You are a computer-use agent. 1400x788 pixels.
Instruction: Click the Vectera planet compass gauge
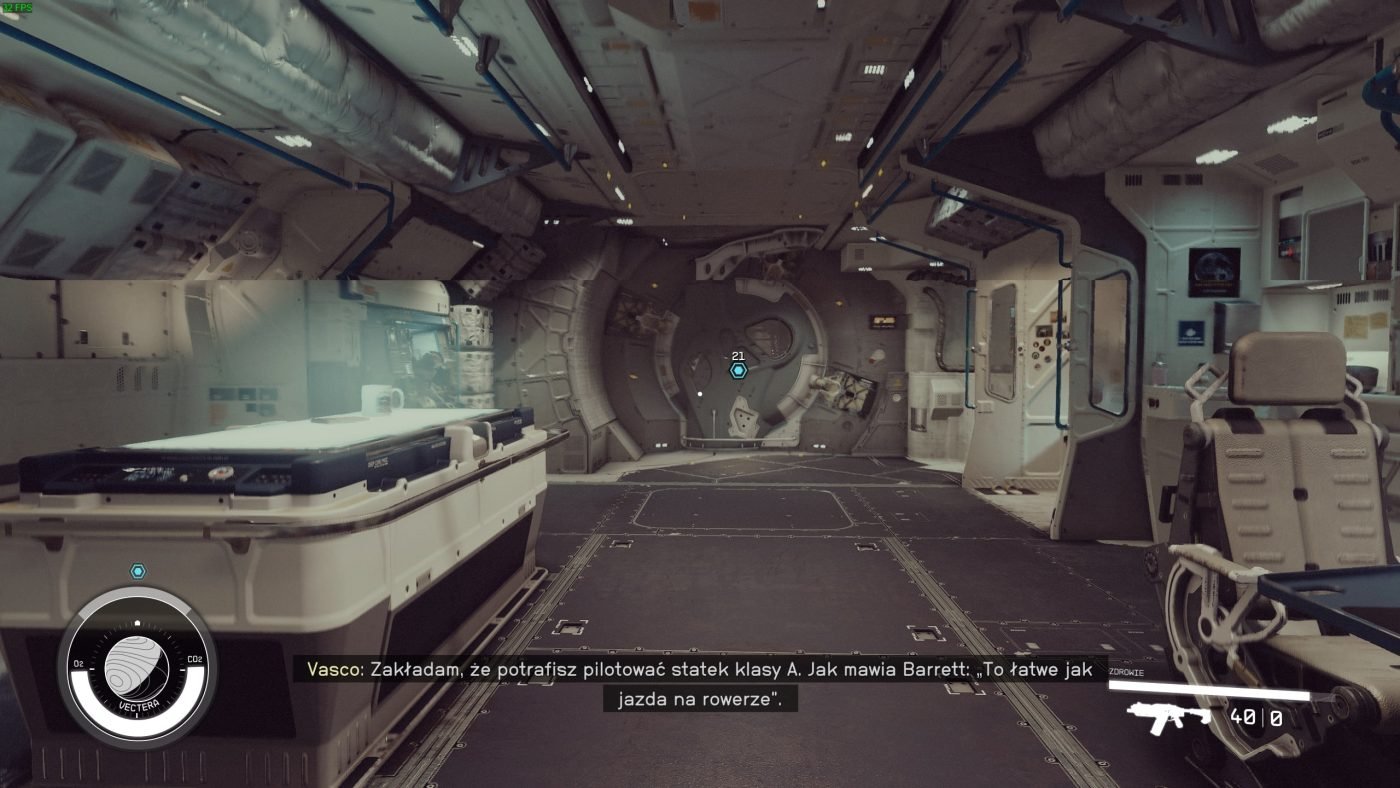137,668
